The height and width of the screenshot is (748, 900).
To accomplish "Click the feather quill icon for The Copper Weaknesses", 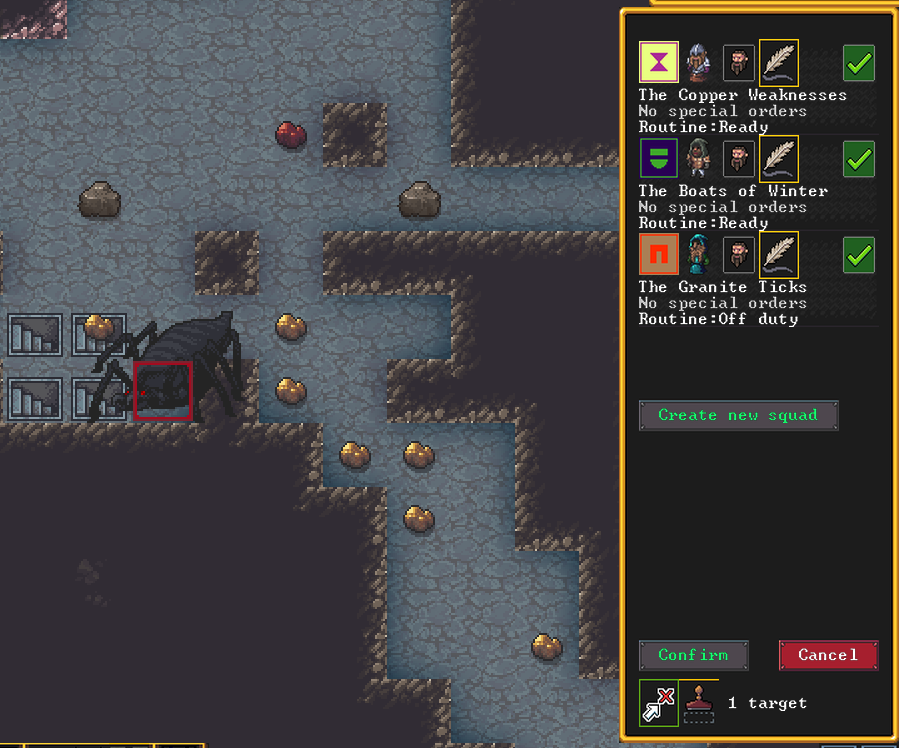I will pyautogui.click(x=779, y=62).
